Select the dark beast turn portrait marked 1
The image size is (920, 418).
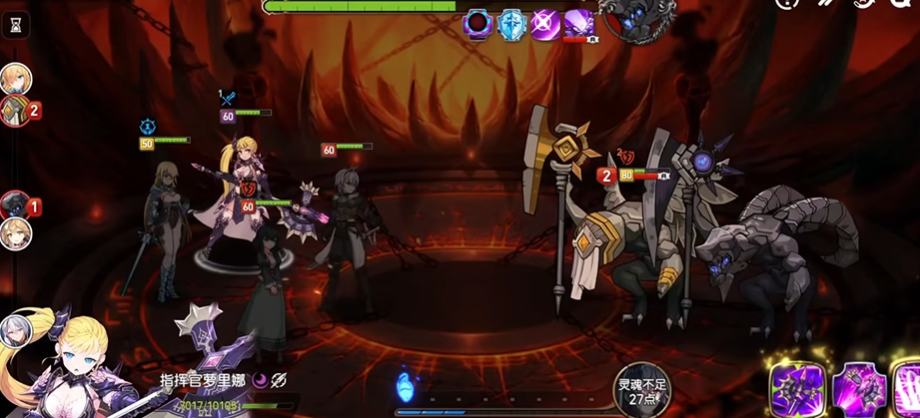tap(15, 206)
